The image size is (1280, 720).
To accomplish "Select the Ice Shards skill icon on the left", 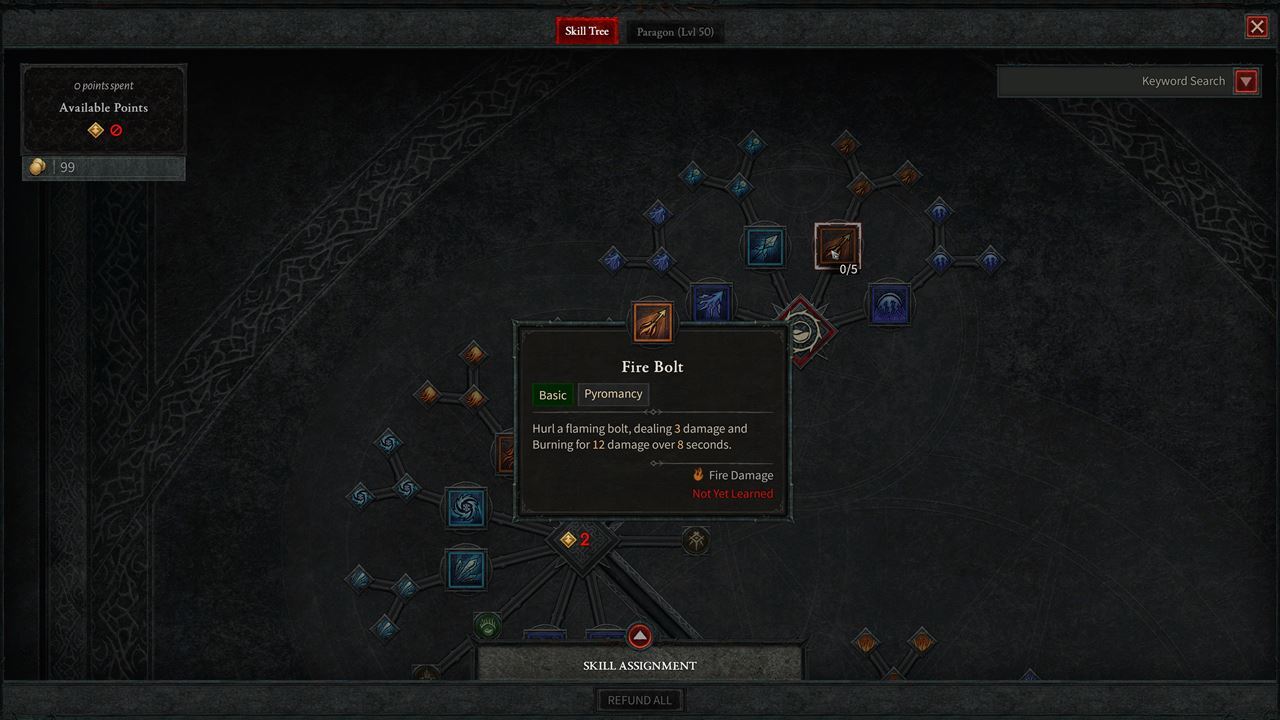I will pos(464,567).
